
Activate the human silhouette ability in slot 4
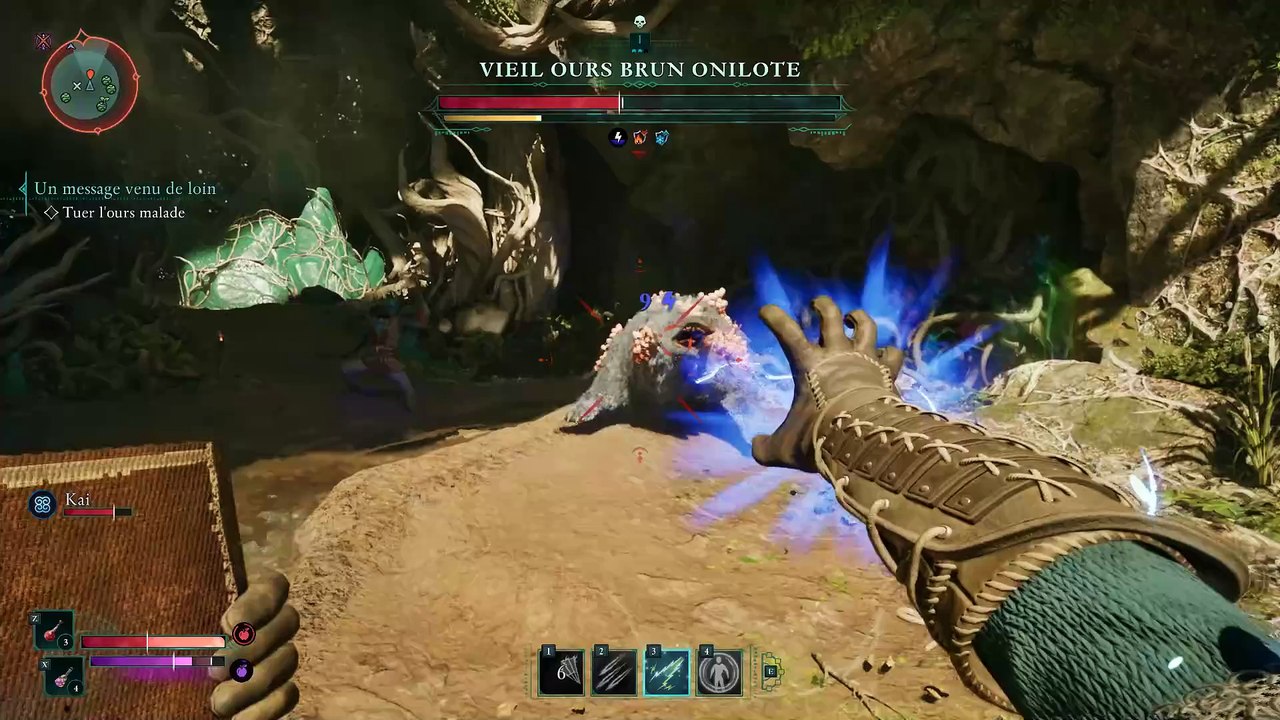pos(720,672)
